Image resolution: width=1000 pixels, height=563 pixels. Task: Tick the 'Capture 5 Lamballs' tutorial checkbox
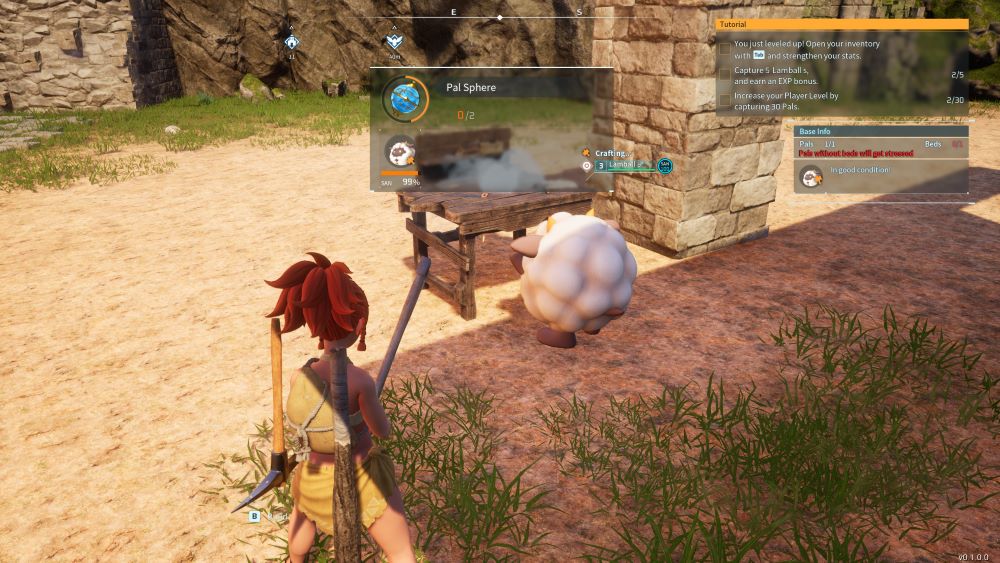725,73
